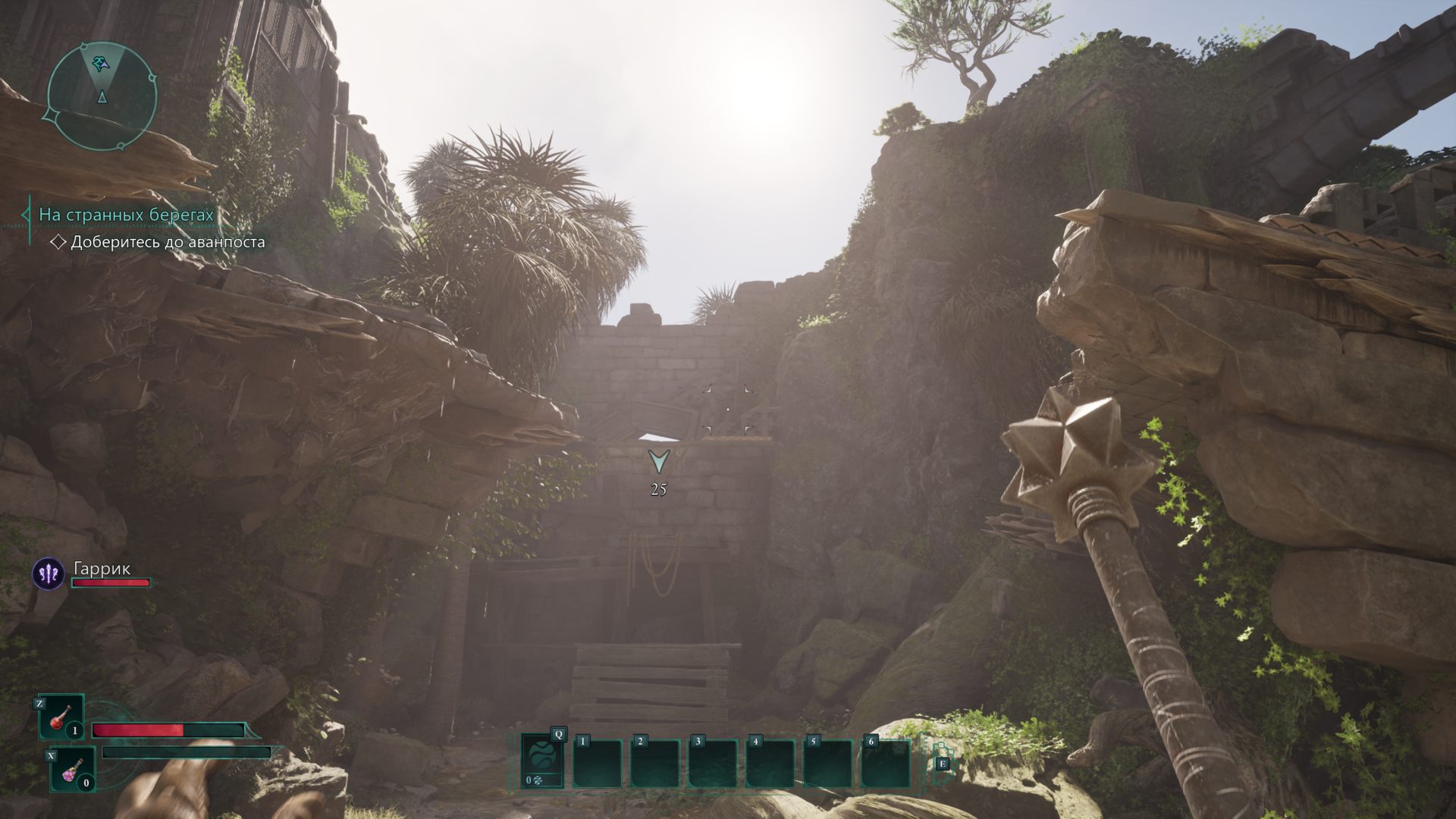Click the circular minimap
Viewport: 1456px width, 819px height.
coord(102,96)
